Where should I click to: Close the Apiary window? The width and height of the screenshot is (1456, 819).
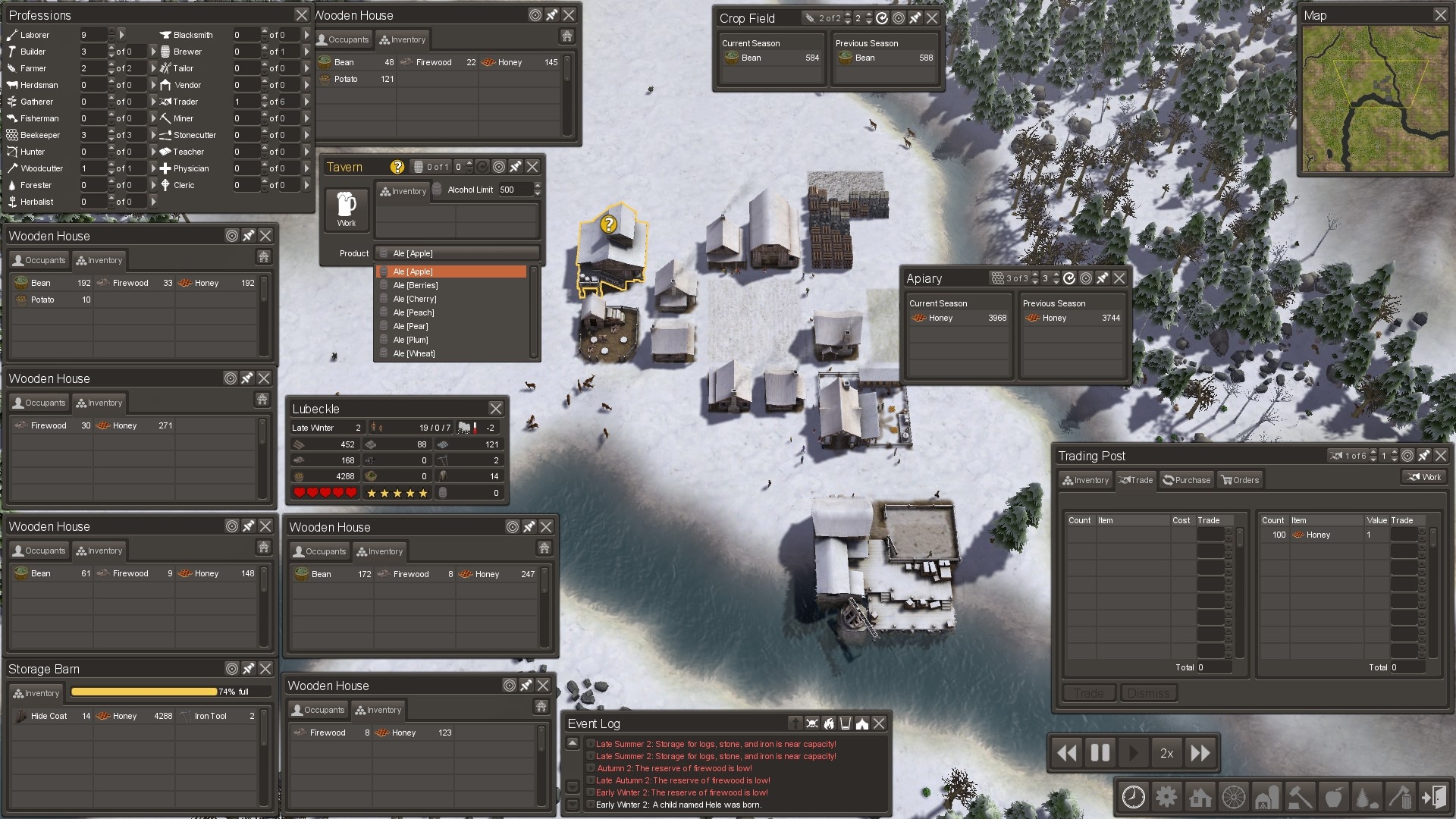[x=1119, y=278]
